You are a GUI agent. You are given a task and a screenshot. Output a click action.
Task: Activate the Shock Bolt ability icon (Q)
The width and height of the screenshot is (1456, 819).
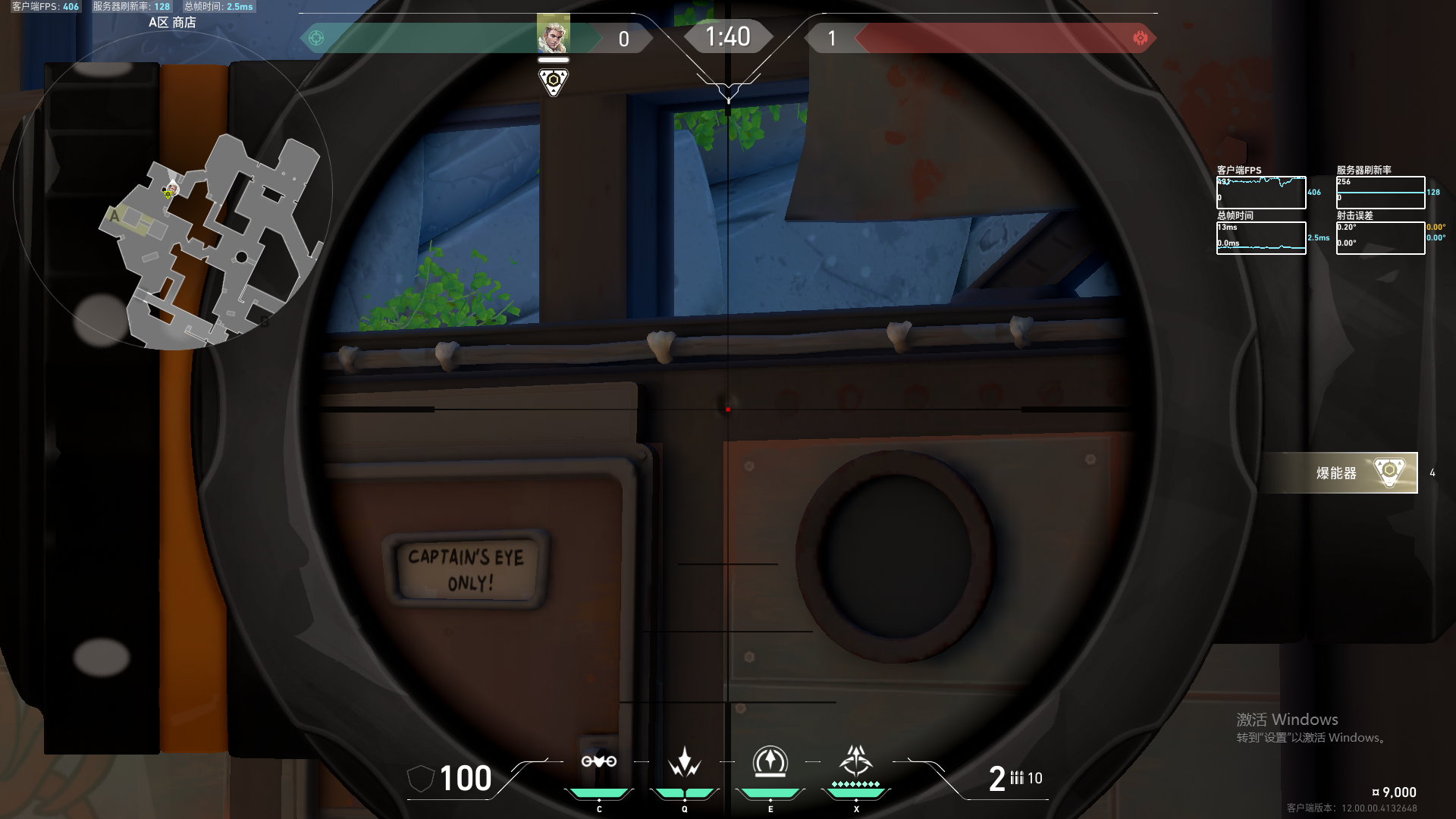tap(685, 762)
